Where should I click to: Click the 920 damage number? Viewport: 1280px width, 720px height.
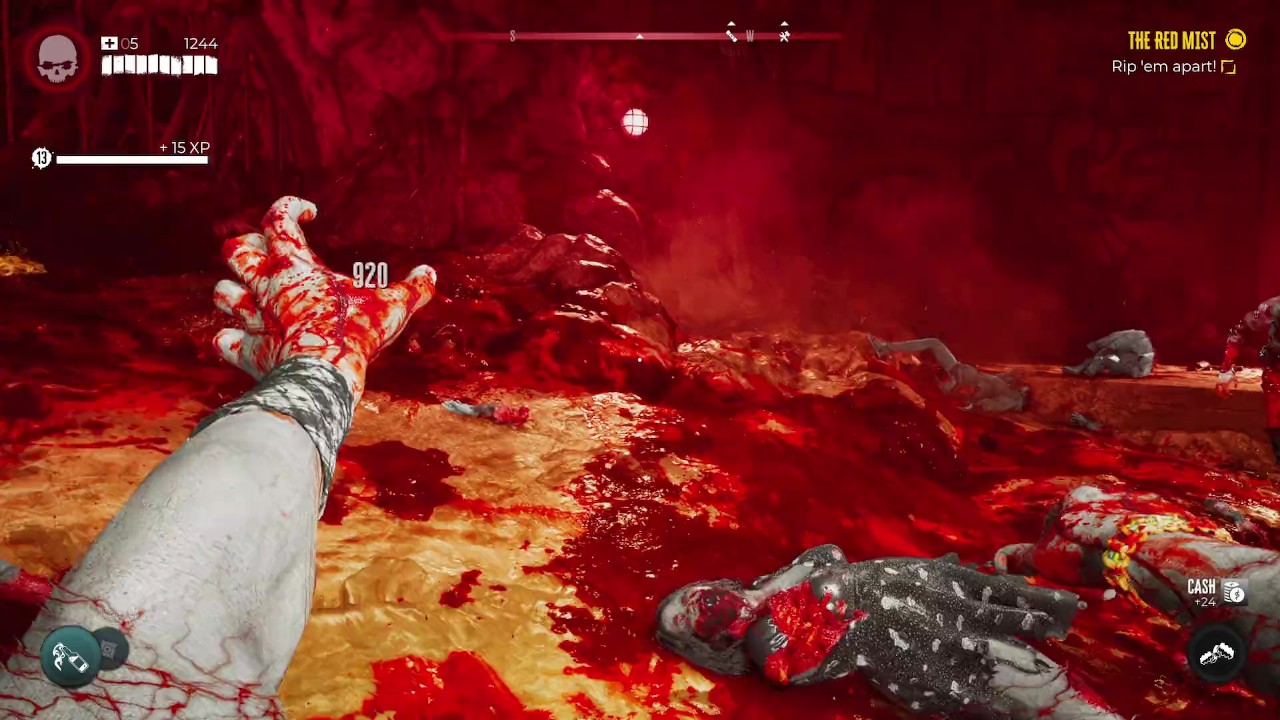coord(370,275)
